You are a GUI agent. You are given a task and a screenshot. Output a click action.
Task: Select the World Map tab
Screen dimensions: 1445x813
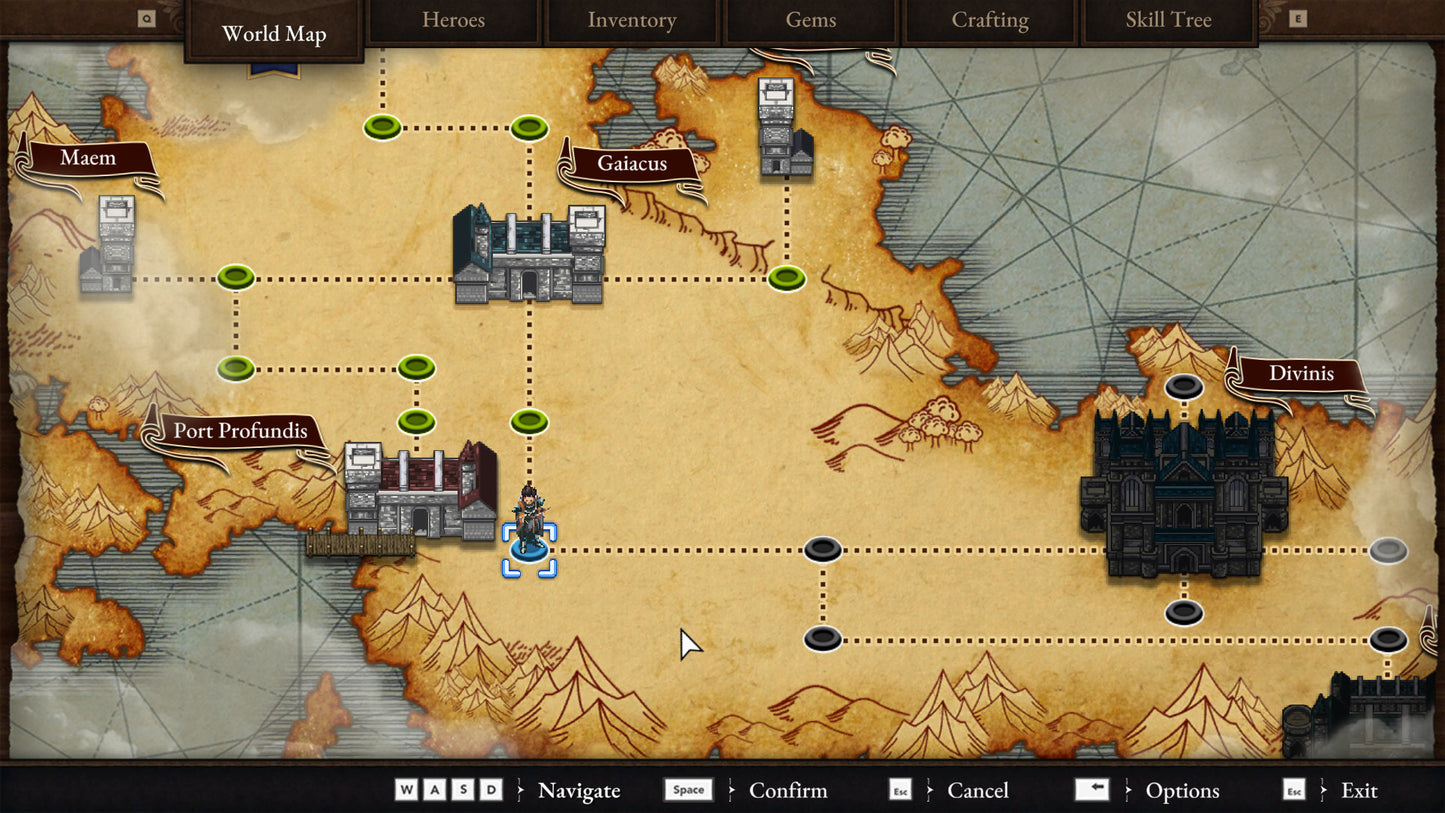[x=274, y=34]
